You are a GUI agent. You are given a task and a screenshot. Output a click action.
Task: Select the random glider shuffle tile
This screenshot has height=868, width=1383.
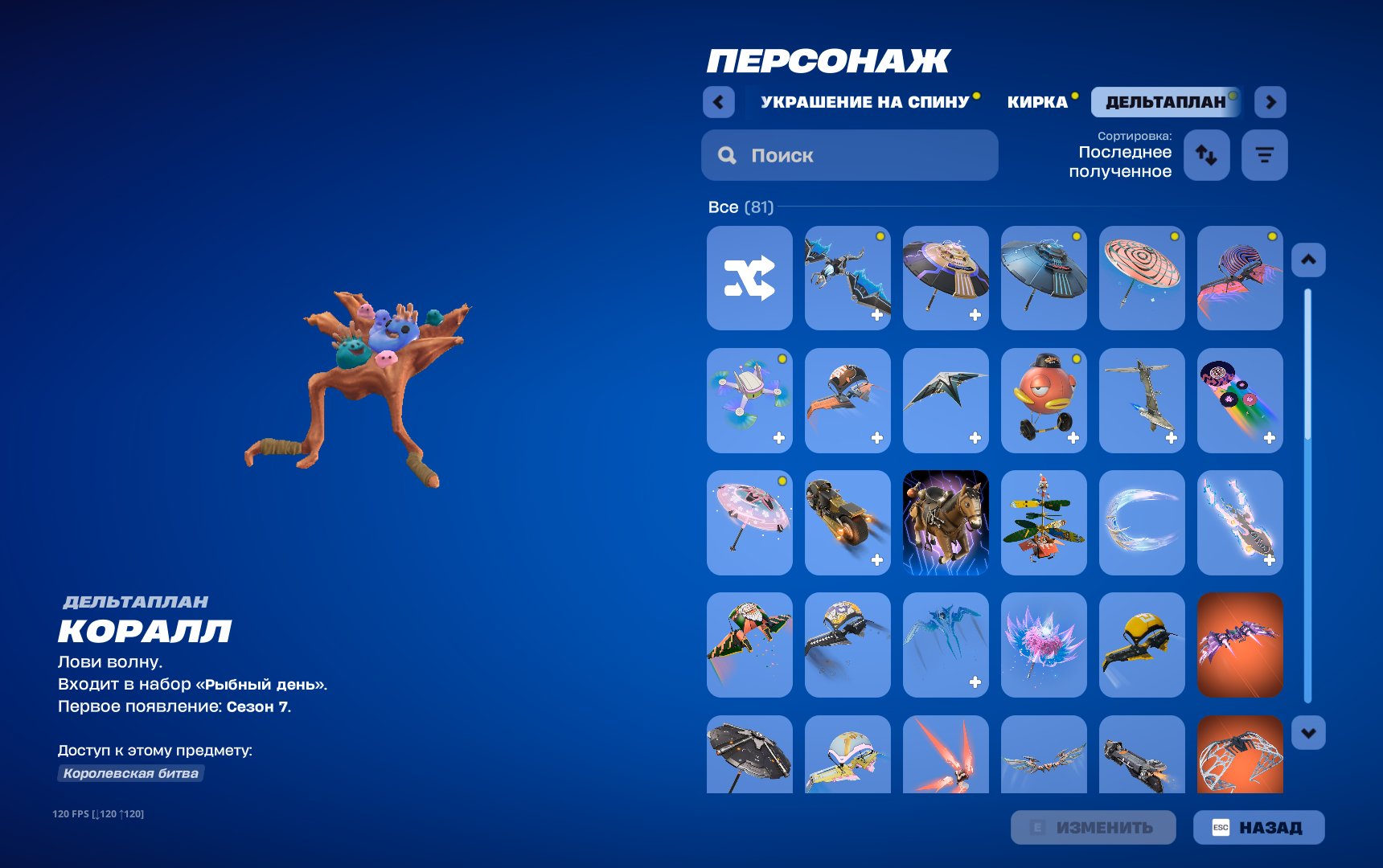click(749, 278)
